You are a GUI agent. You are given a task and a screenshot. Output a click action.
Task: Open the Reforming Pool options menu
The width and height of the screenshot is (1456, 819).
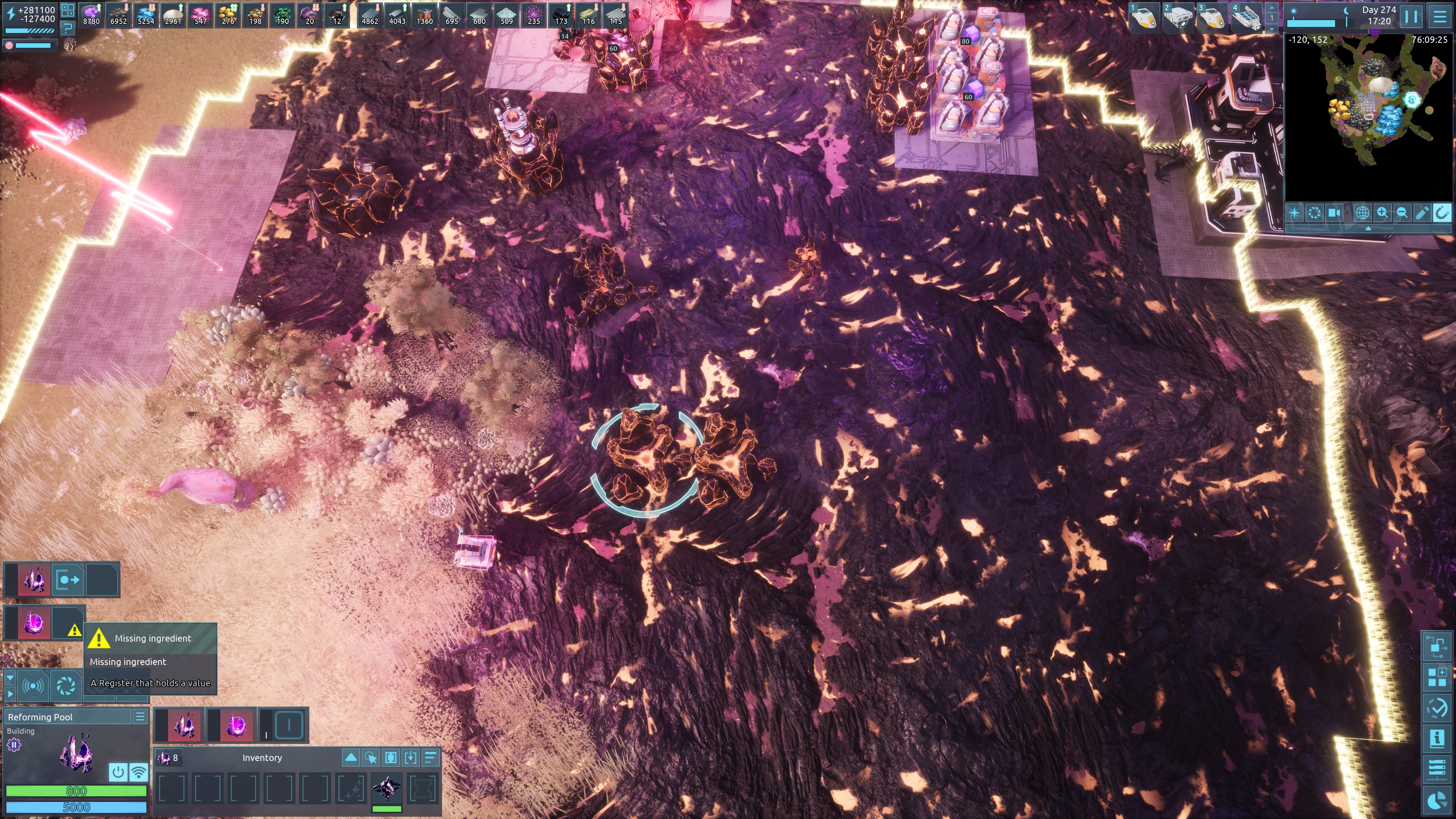[x=140, y=717]
